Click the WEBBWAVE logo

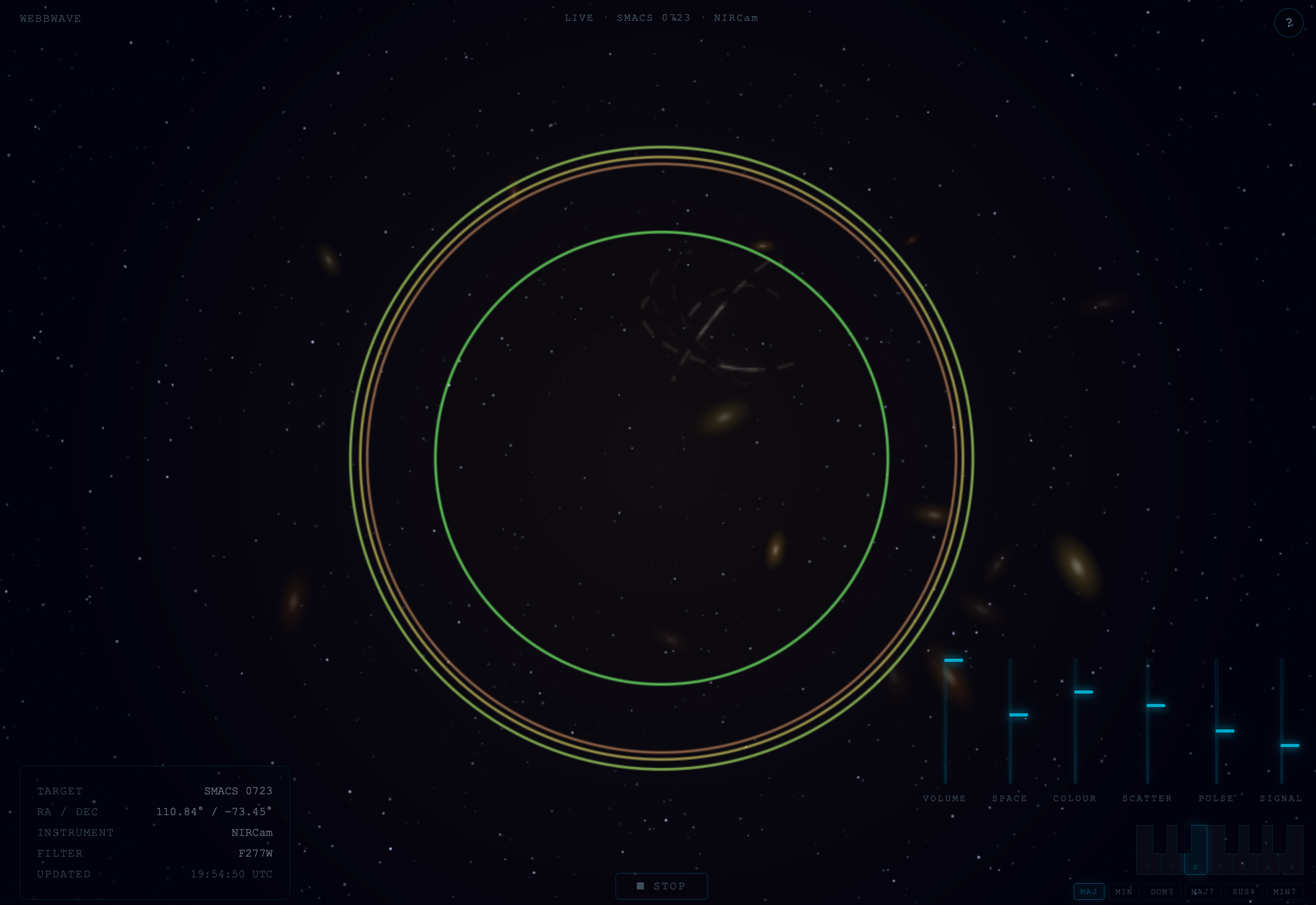pos(49,18)
